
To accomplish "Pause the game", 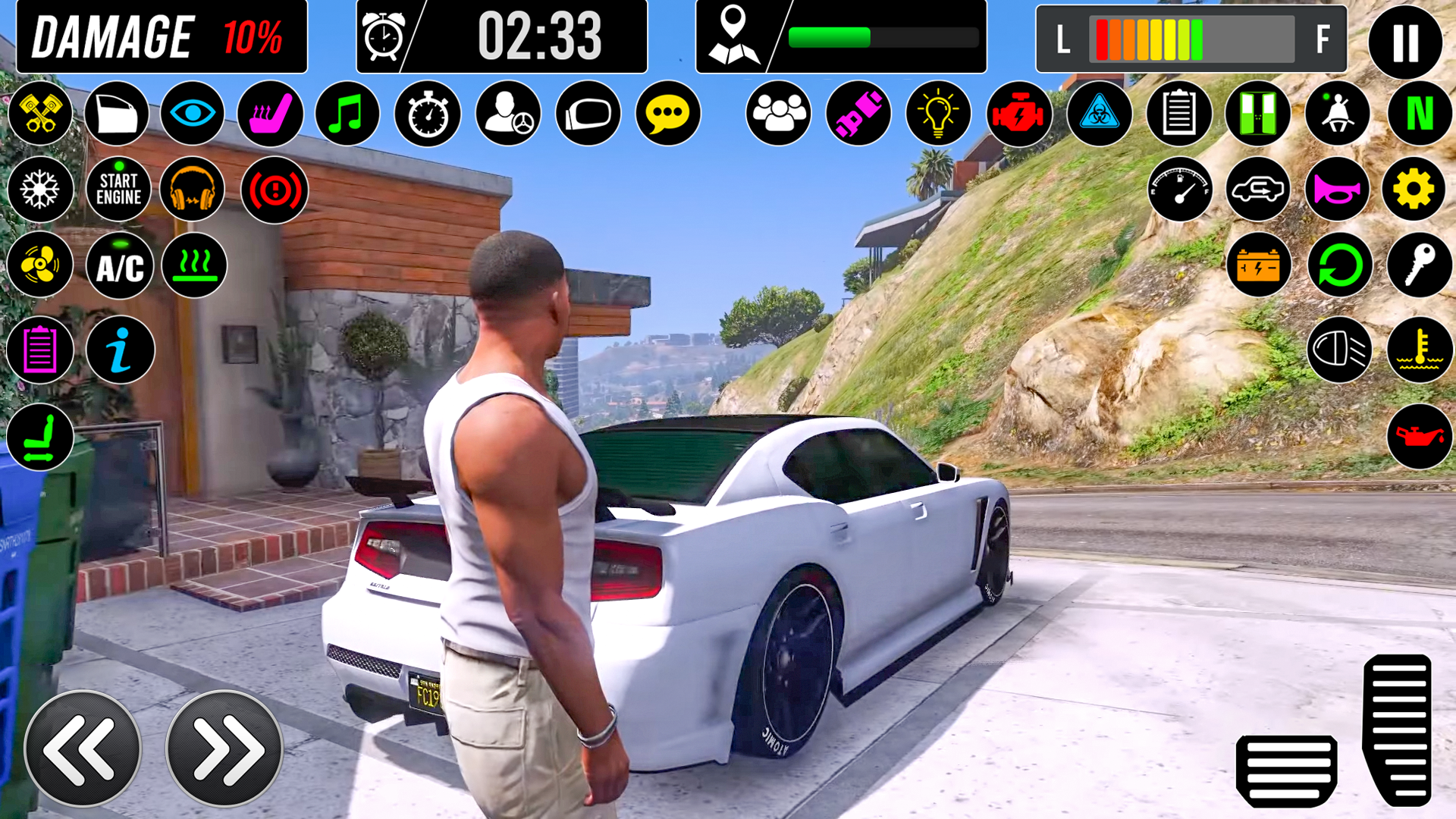I will tap(1404, 41).
